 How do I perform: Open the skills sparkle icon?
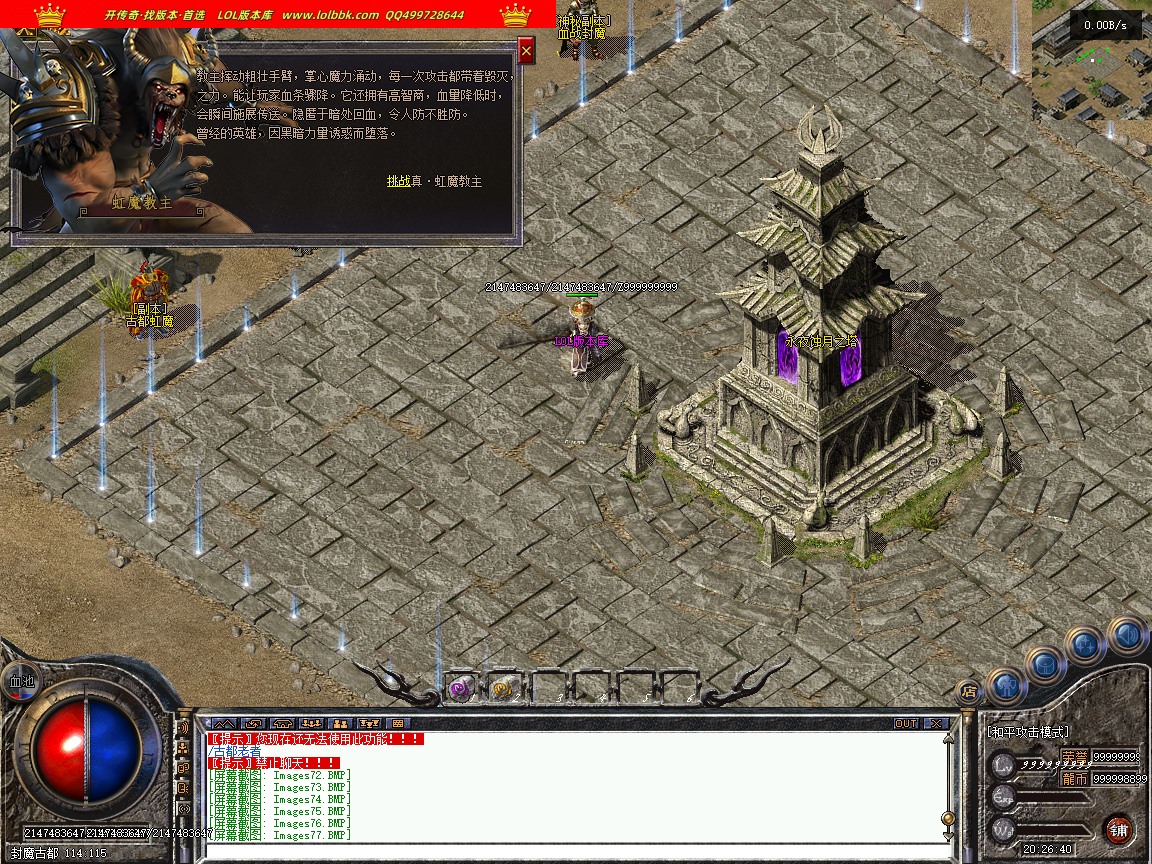coord(1084,645)
